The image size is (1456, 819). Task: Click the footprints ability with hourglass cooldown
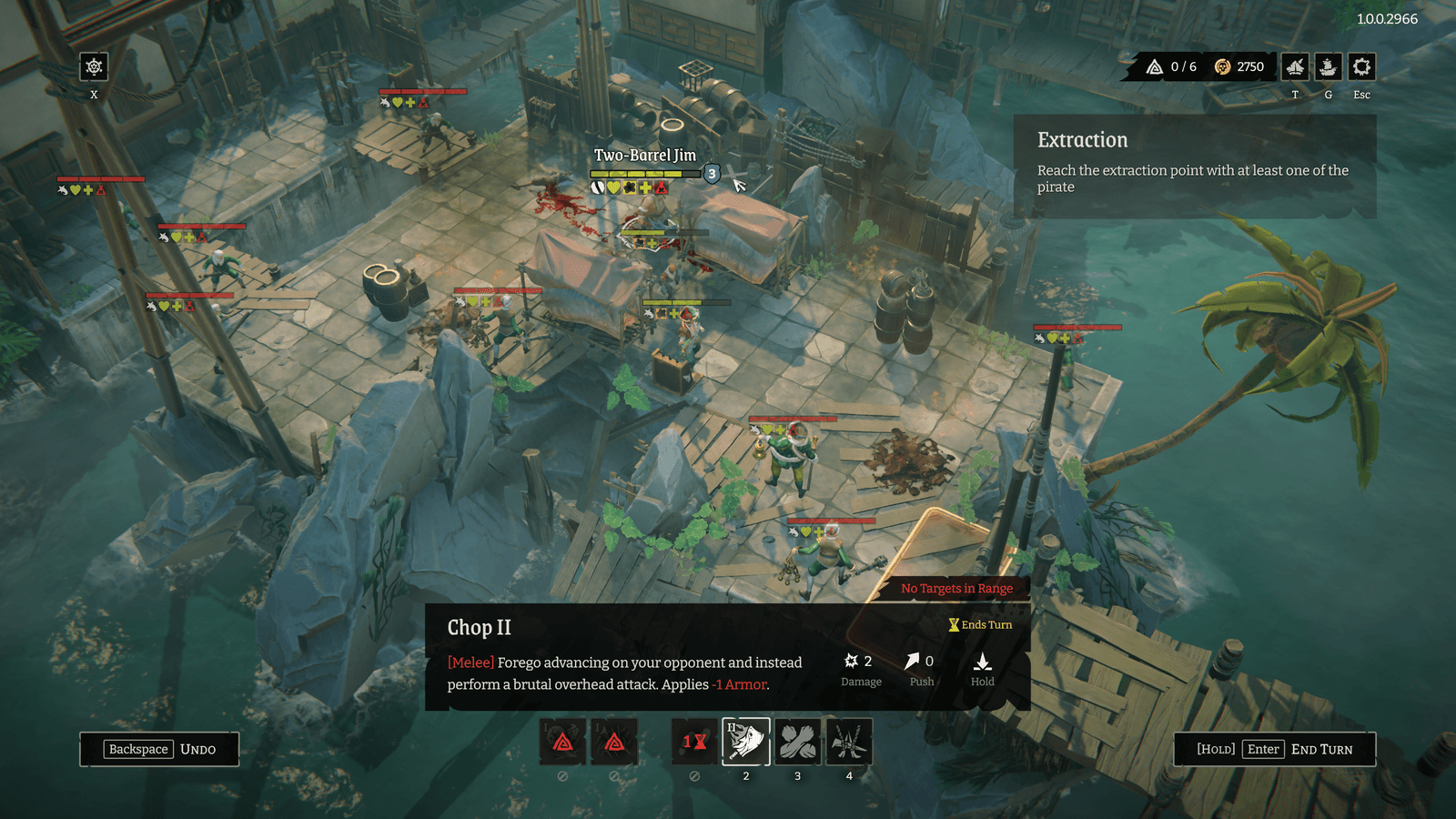[x=694, y=741]
